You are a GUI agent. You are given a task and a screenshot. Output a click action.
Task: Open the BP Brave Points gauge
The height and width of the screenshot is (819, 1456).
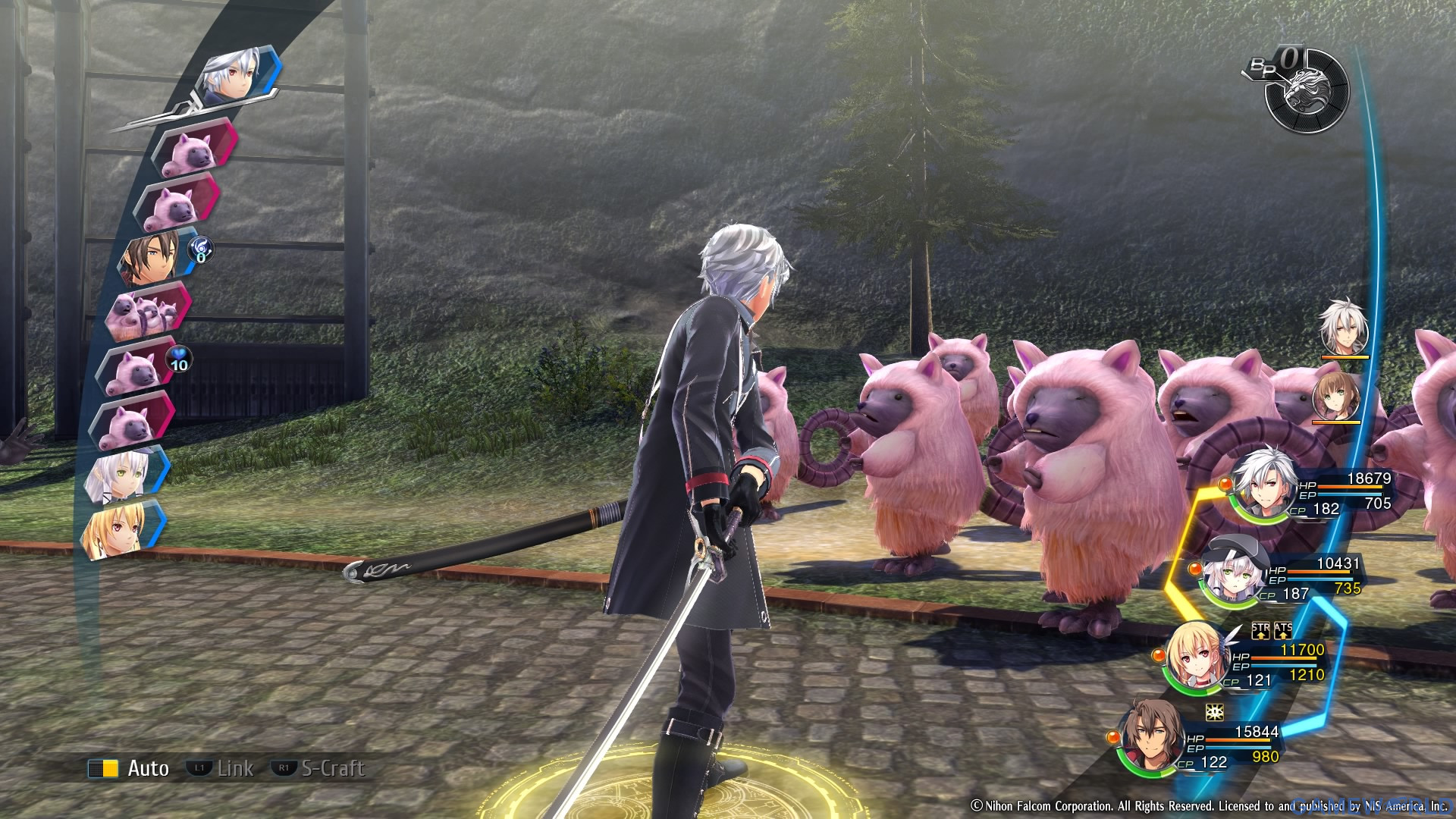tap(1306, 89)
